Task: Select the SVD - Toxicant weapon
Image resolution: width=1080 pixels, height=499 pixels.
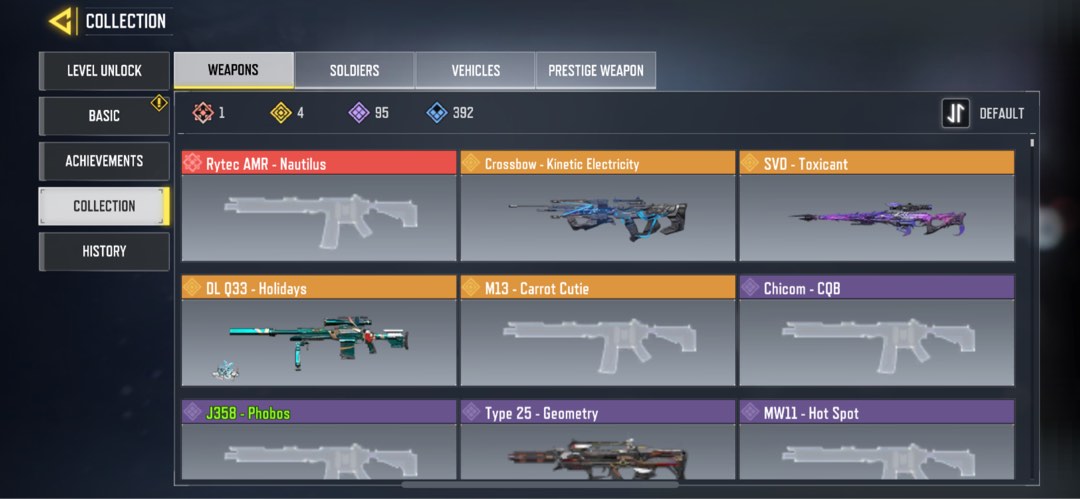Action: coord(876,207)
